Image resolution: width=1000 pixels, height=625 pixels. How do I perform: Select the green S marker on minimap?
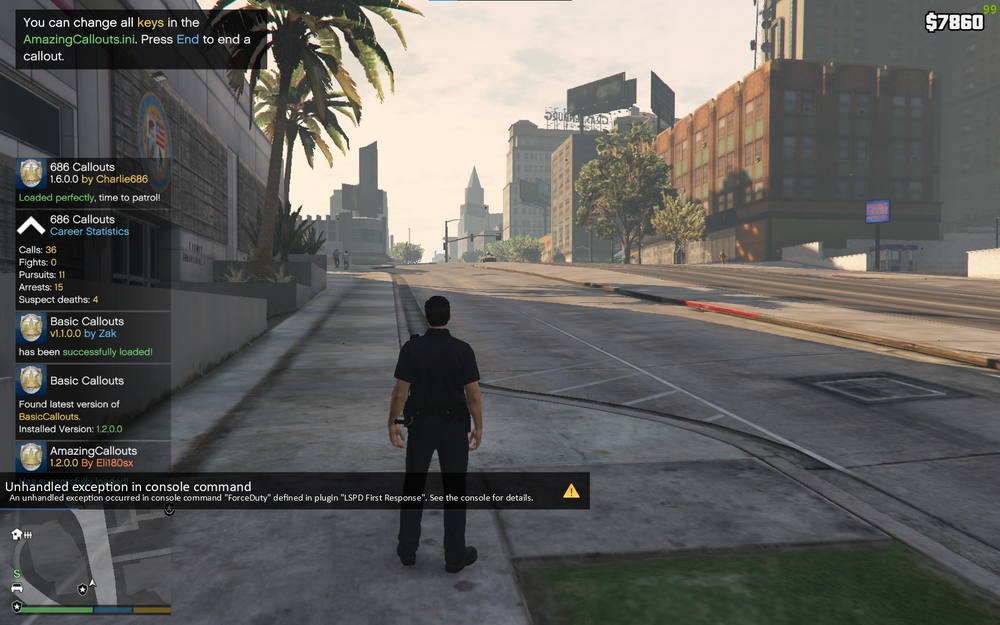16,573
